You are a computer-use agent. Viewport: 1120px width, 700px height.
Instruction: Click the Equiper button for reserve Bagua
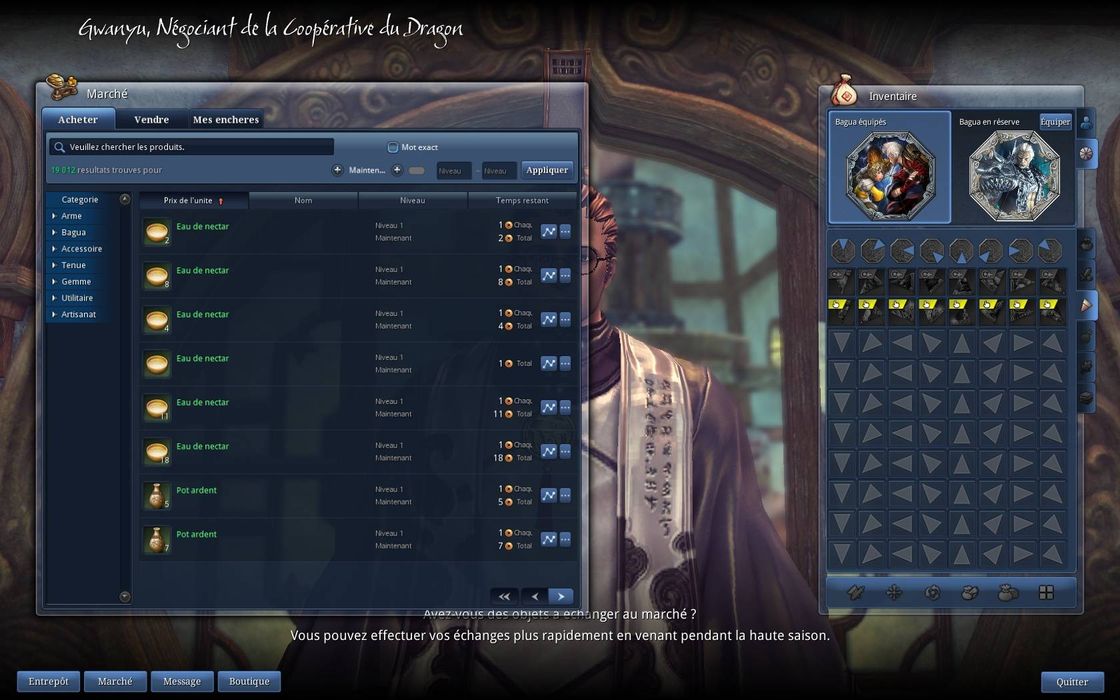click(1055, 122)
